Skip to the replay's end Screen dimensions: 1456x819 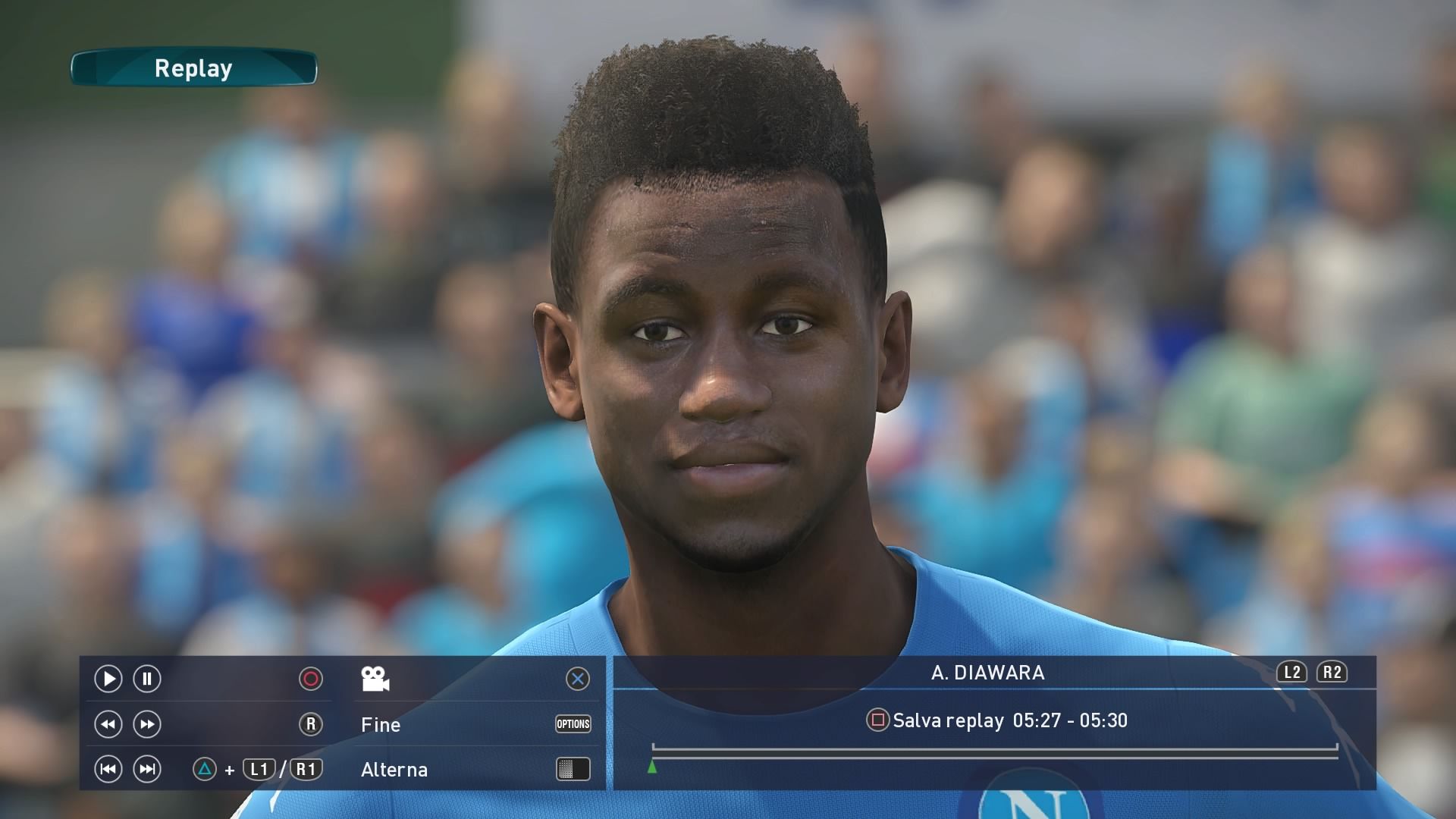tap(147, 770)
